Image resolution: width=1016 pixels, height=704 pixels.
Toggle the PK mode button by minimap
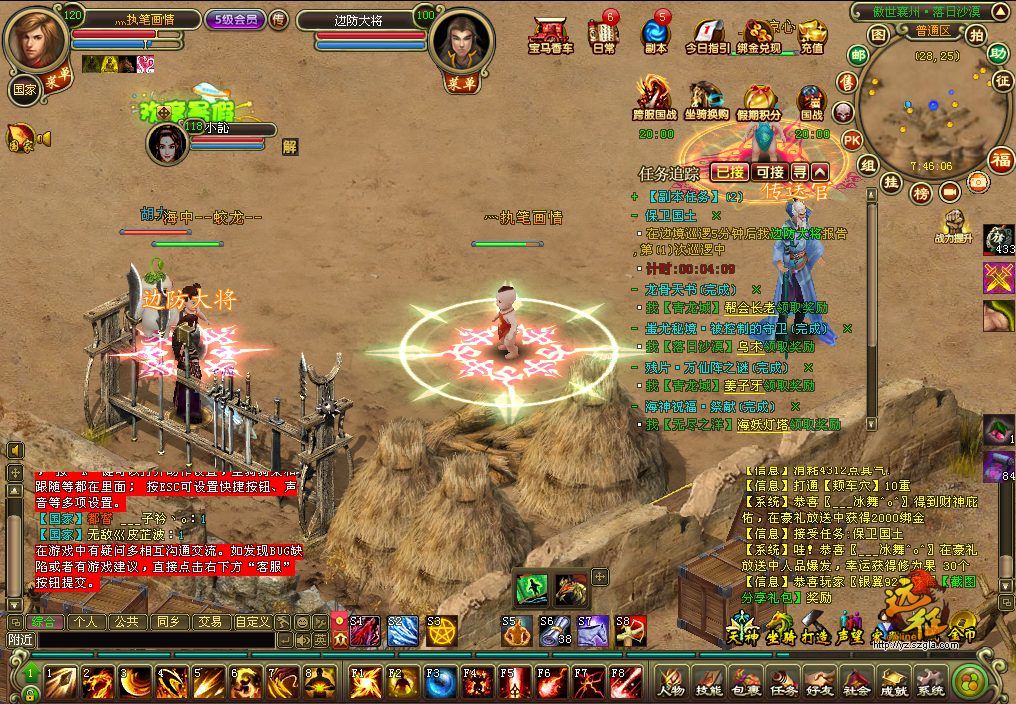[852, 139]
